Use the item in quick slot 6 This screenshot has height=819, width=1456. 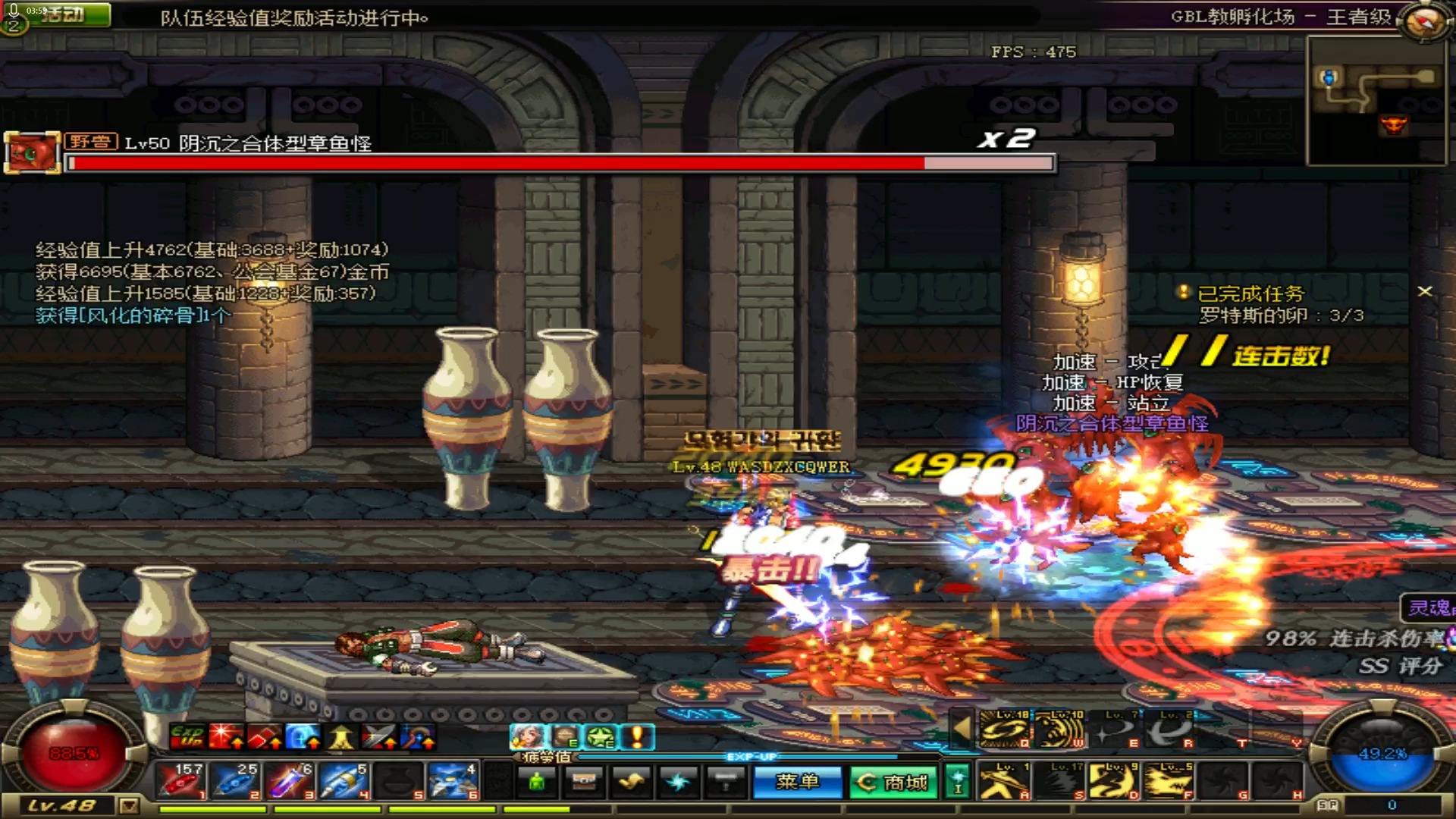coord(453,781)
